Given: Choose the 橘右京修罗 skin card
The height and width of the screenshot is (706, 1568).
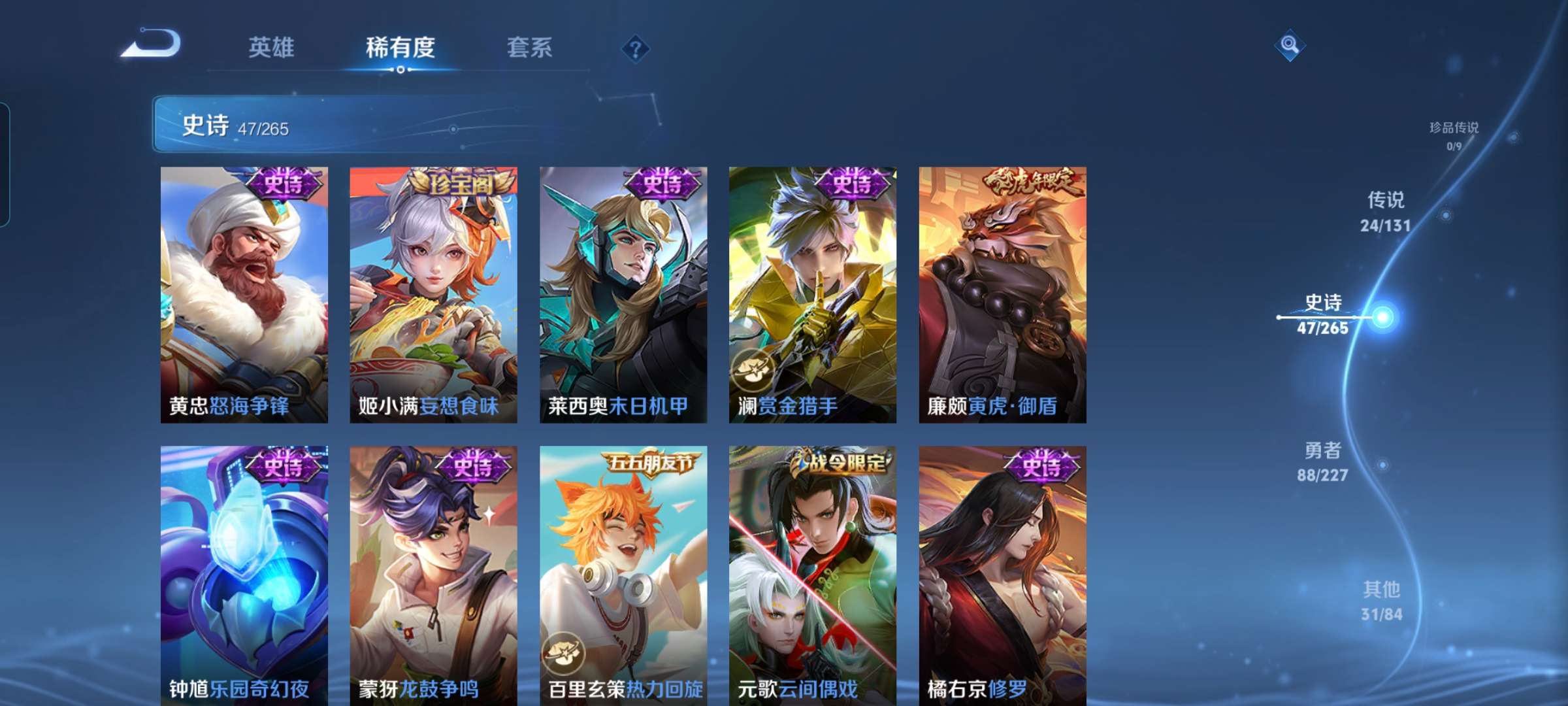Looking at the screenshot, I should tap(1002, 575).
